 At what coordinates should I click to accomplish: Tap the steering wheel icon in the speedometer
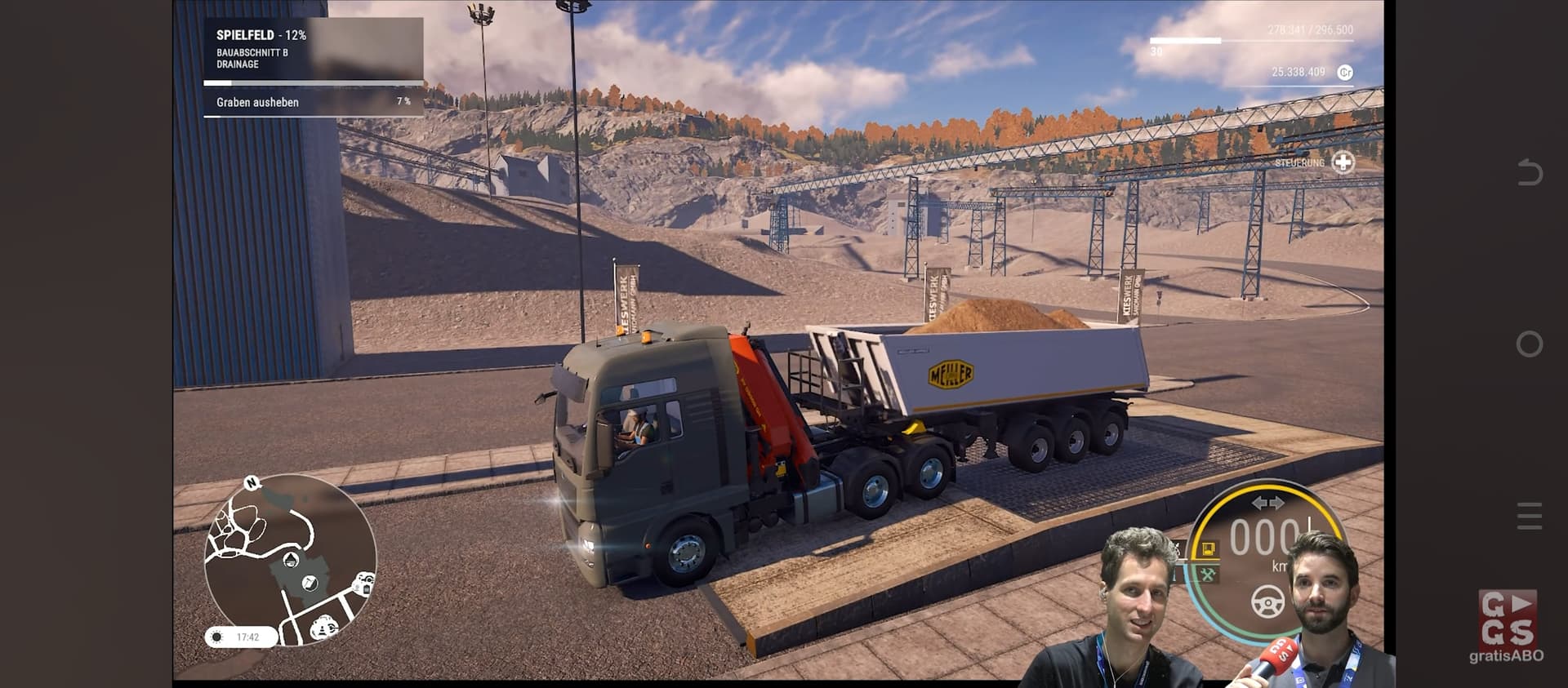1267,601
